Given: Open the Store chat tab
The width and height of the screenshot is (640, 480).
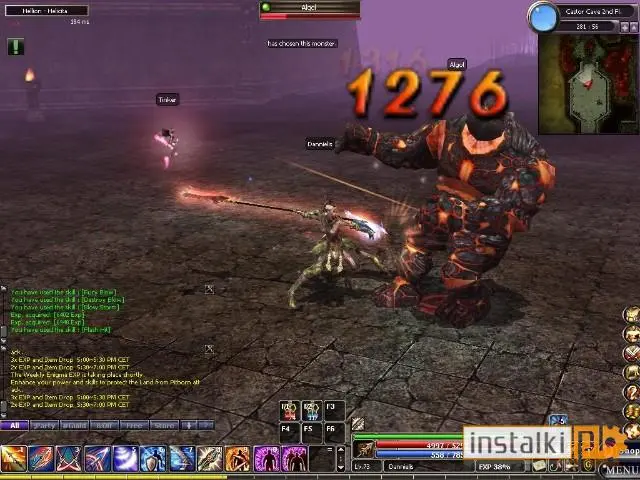Looking at the screenshot, I should (162, 425).
